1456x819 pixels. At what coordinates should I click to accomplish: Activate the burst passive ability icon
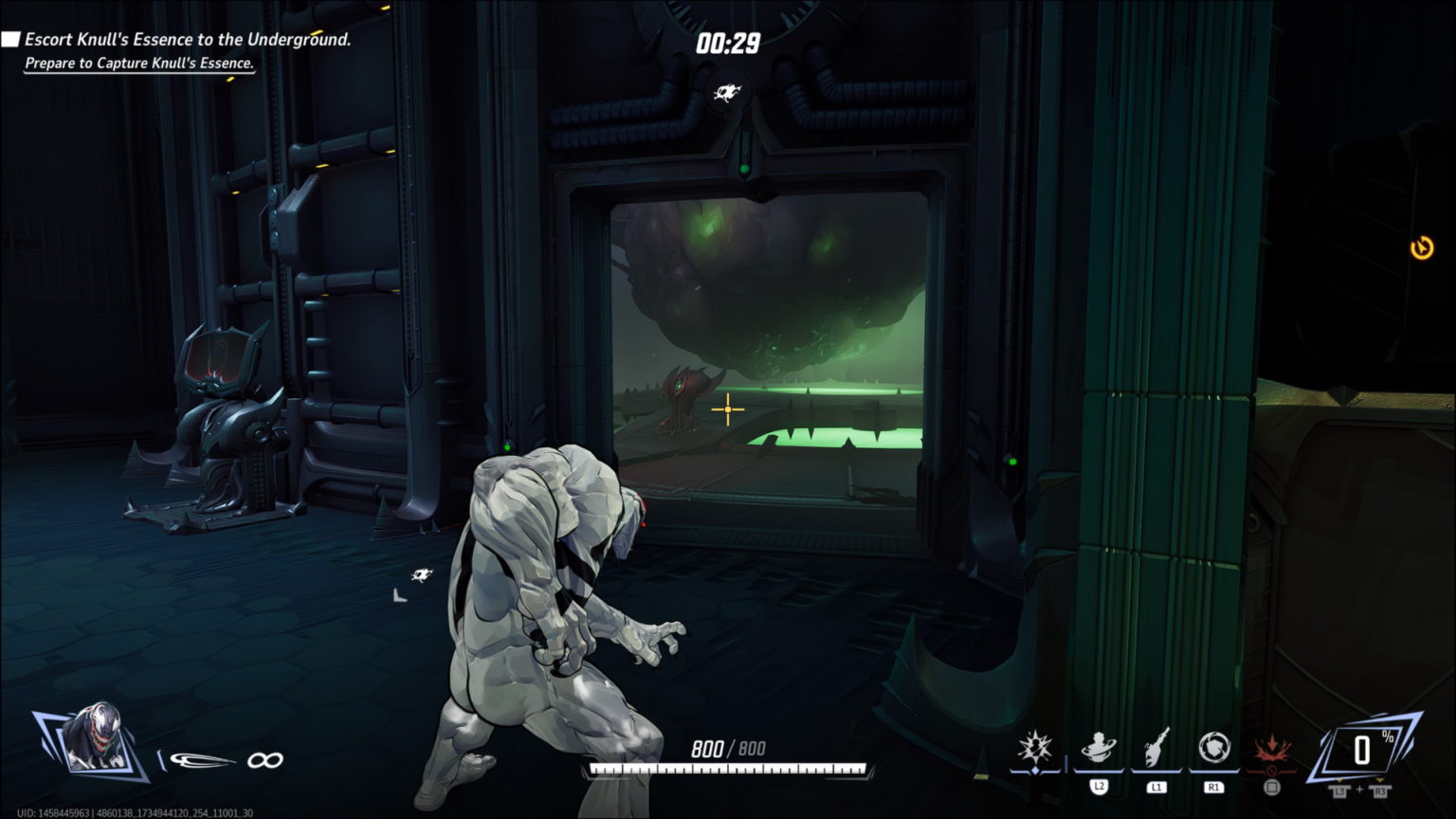tap(1034, 750)
